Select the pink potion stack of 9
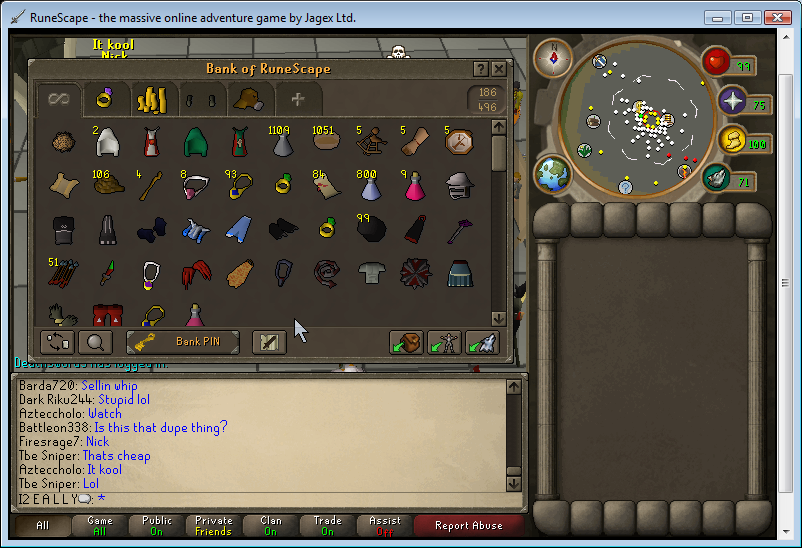Screen dimensions: 802x548 point(413,186)
